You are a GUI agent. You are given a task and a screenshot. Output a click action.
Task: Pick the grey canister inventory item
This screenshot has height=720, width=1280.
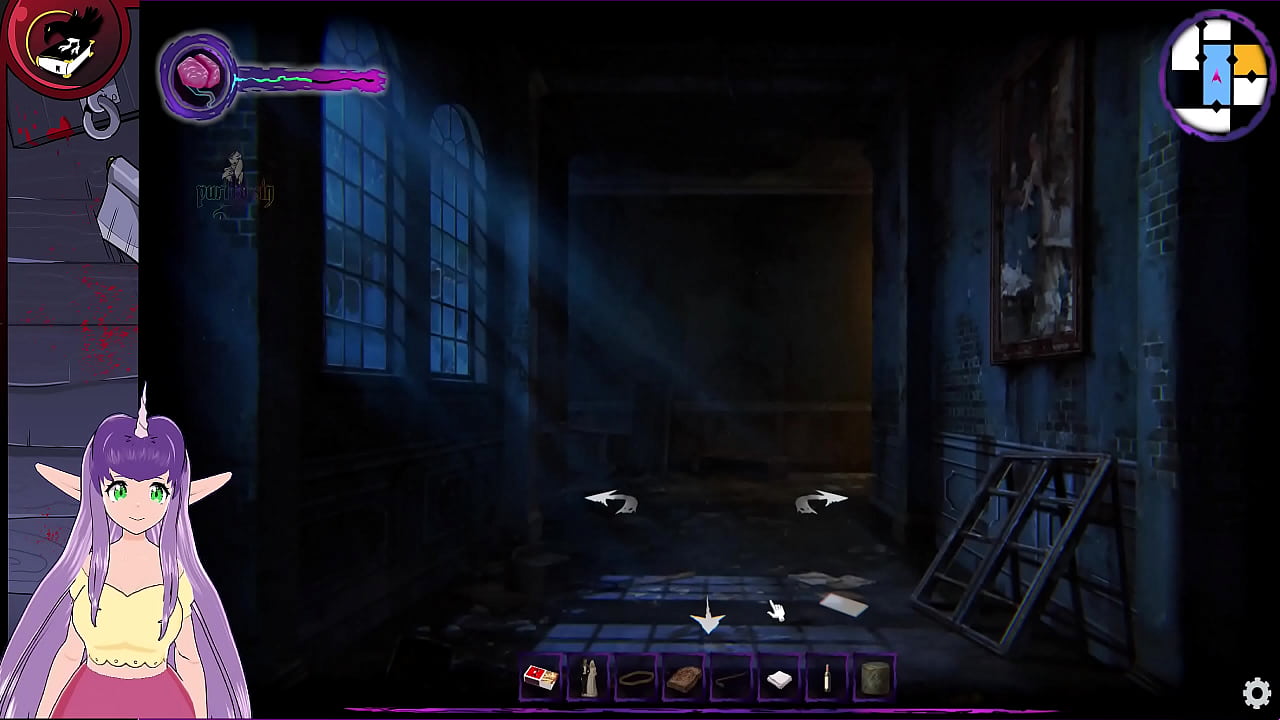(874, 679)
